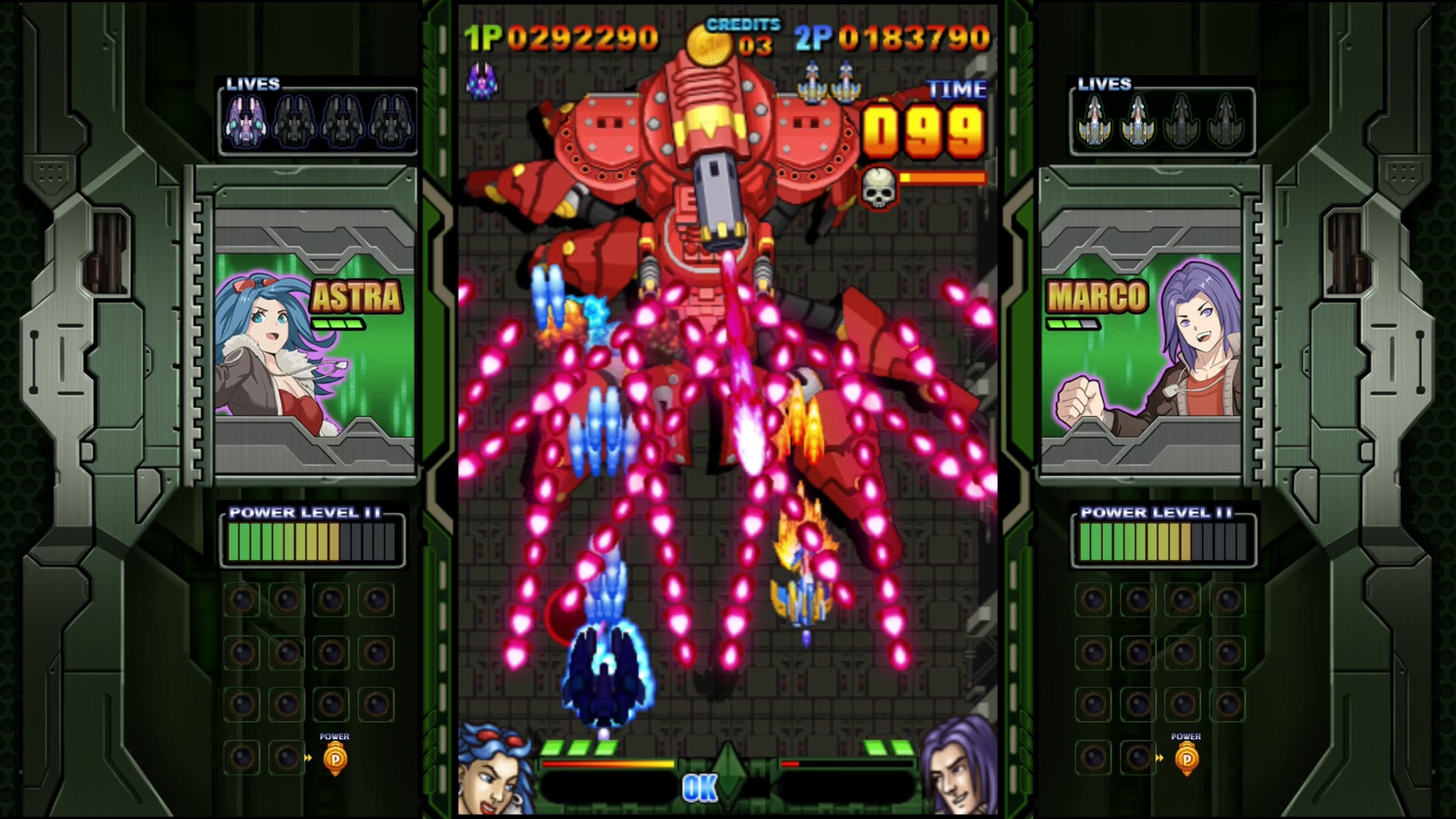Click player one's orange power medal

click(335, 758)
